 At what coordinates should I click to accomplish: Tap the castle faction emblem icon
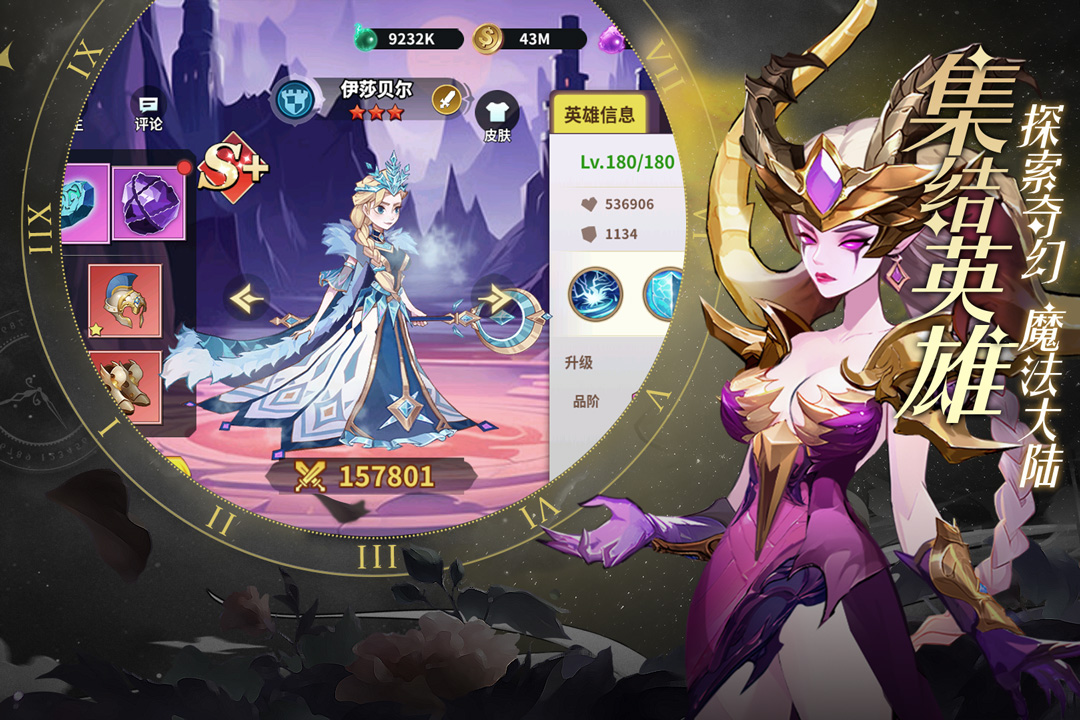293,102
